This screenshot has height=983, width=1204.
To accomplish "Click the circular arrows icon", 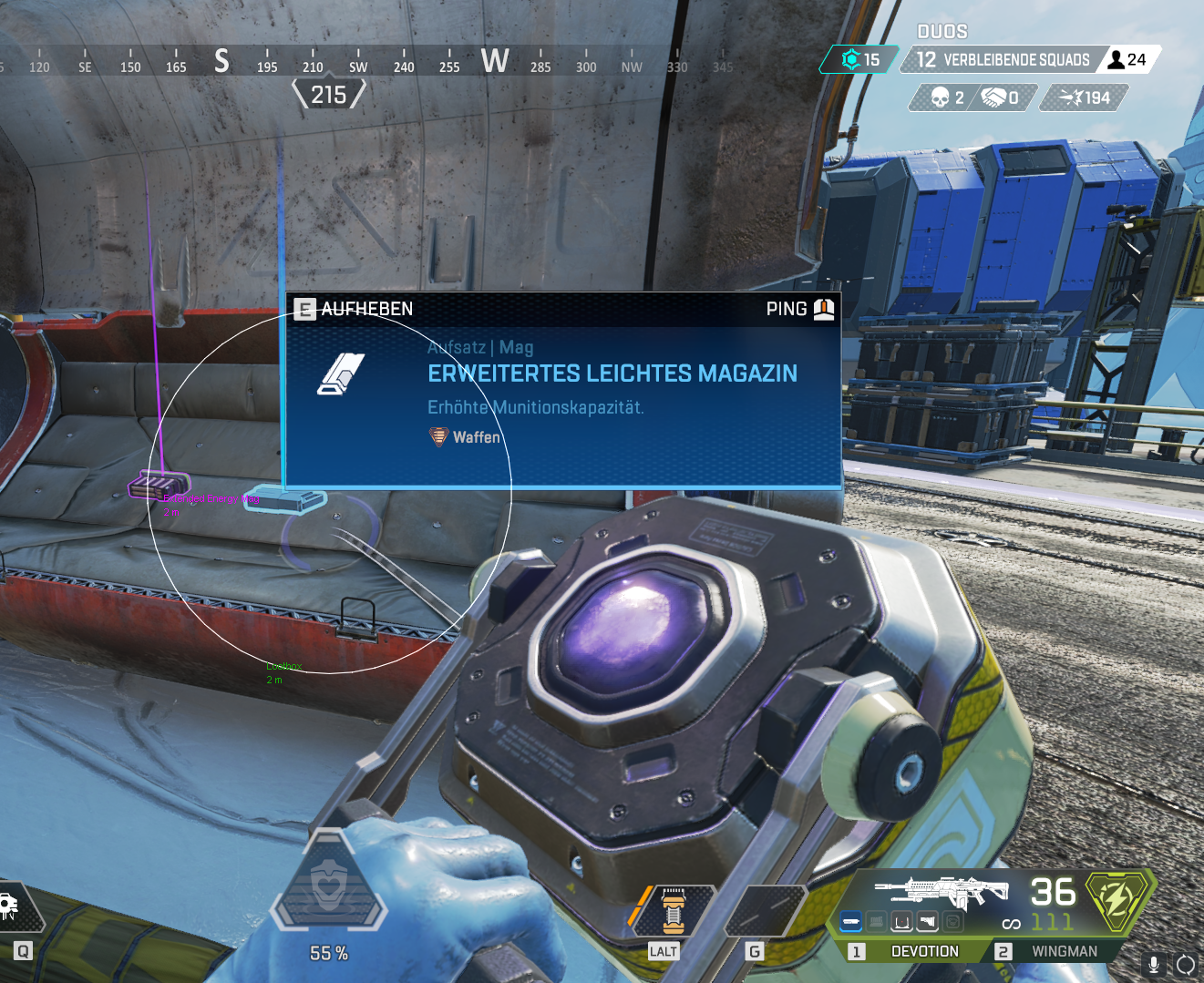I will (1186, 964).
